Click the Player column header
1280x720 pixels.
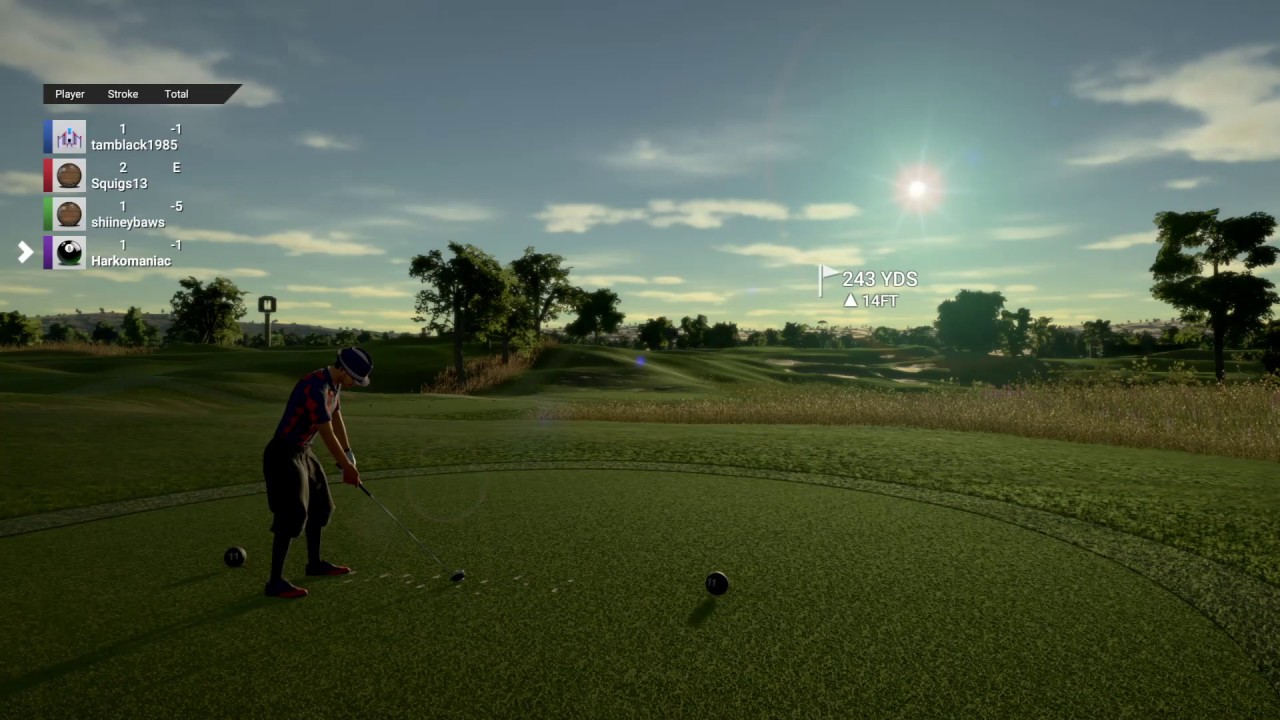(x=70, y=94)
